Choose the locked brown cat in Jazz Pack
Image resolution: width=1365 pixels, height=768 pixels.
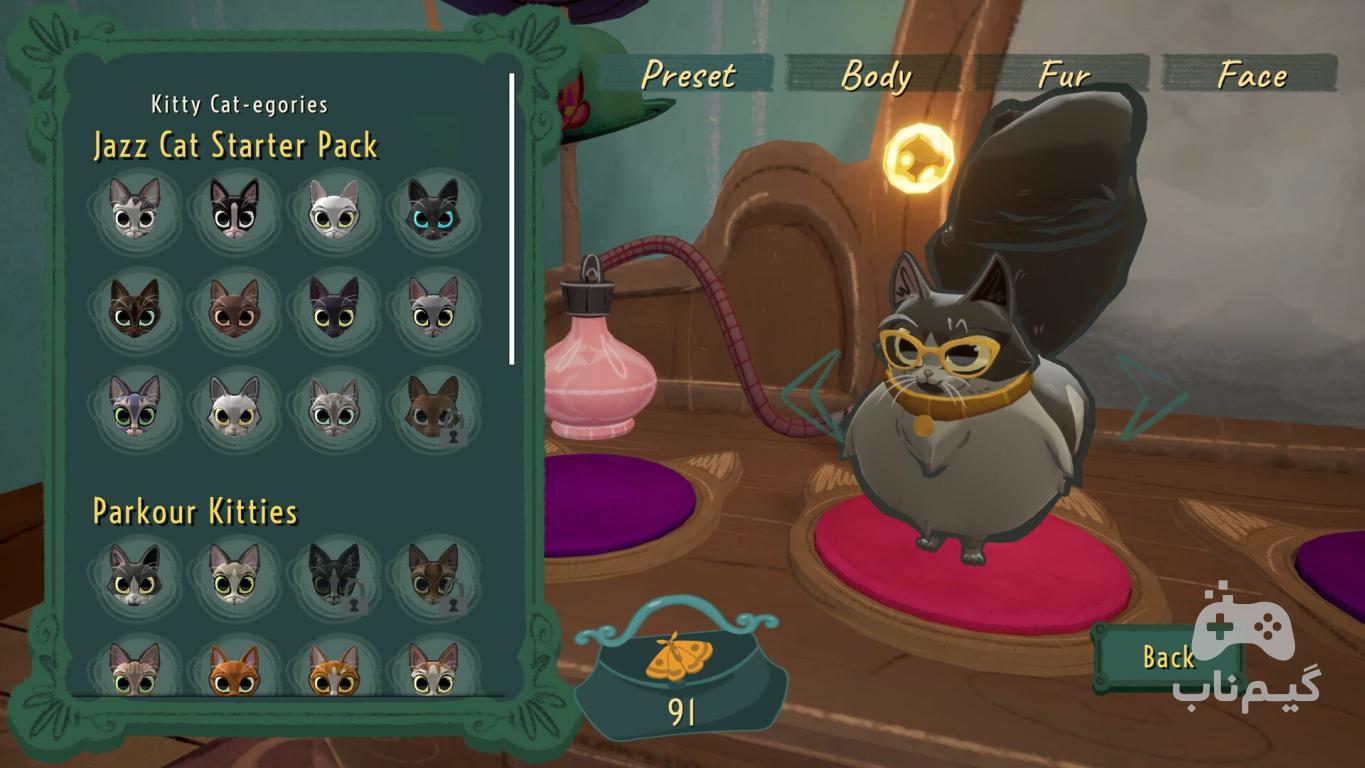(433, 406)
